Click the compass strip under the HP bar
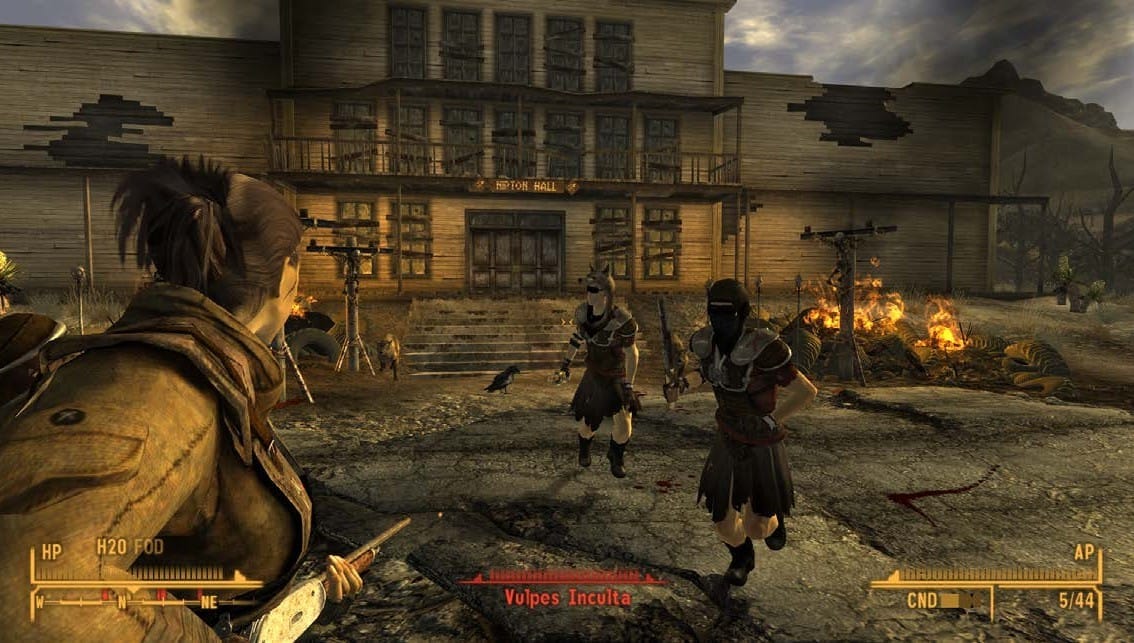Image resolution: width=1134 pixels, height=643 pixels. click(x=140, y=600)
